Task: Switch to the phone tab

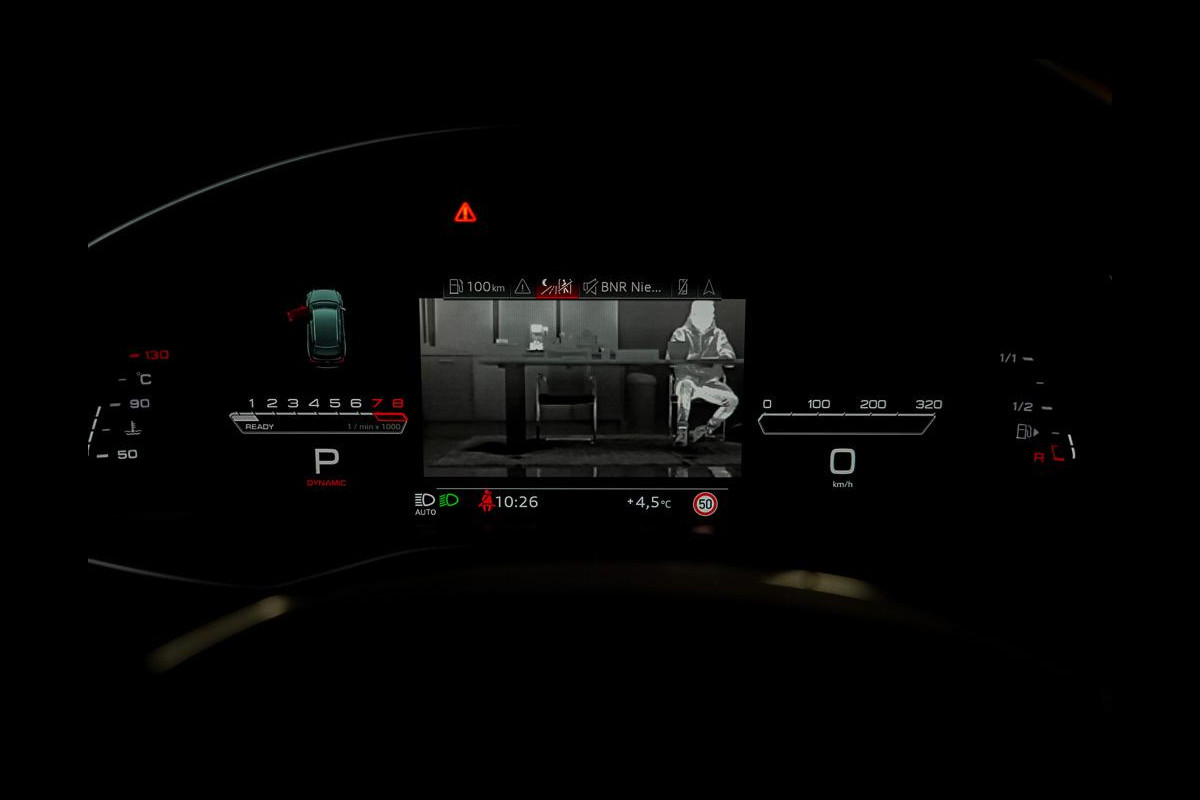Action: [683, 287]
